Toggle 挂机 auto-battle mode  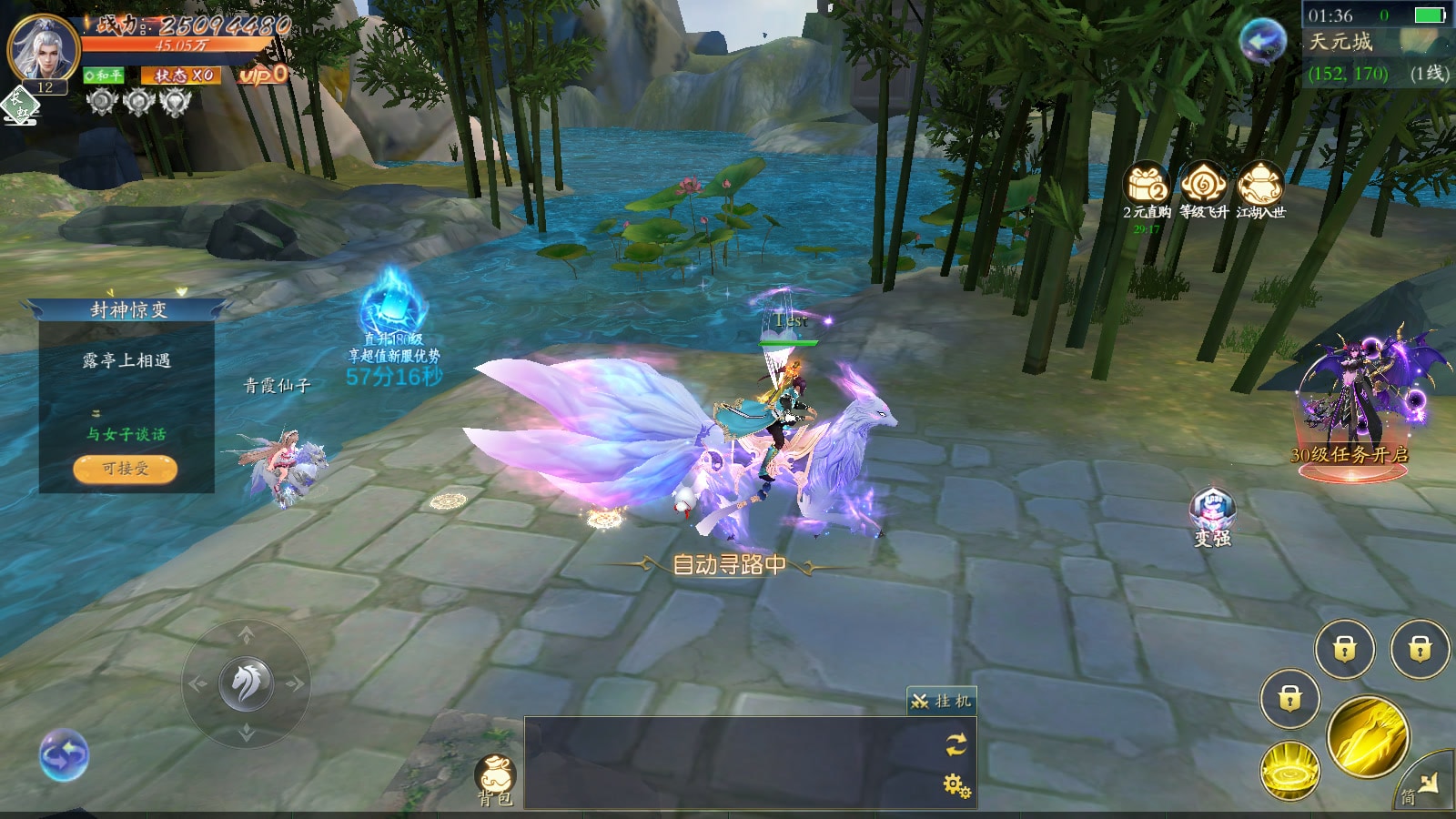point(942,701)
